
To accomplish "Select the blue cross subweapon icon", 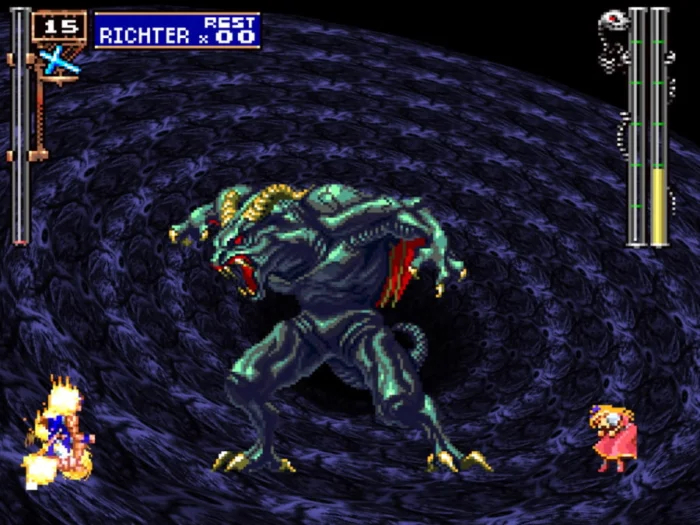I will pos(59,62).
